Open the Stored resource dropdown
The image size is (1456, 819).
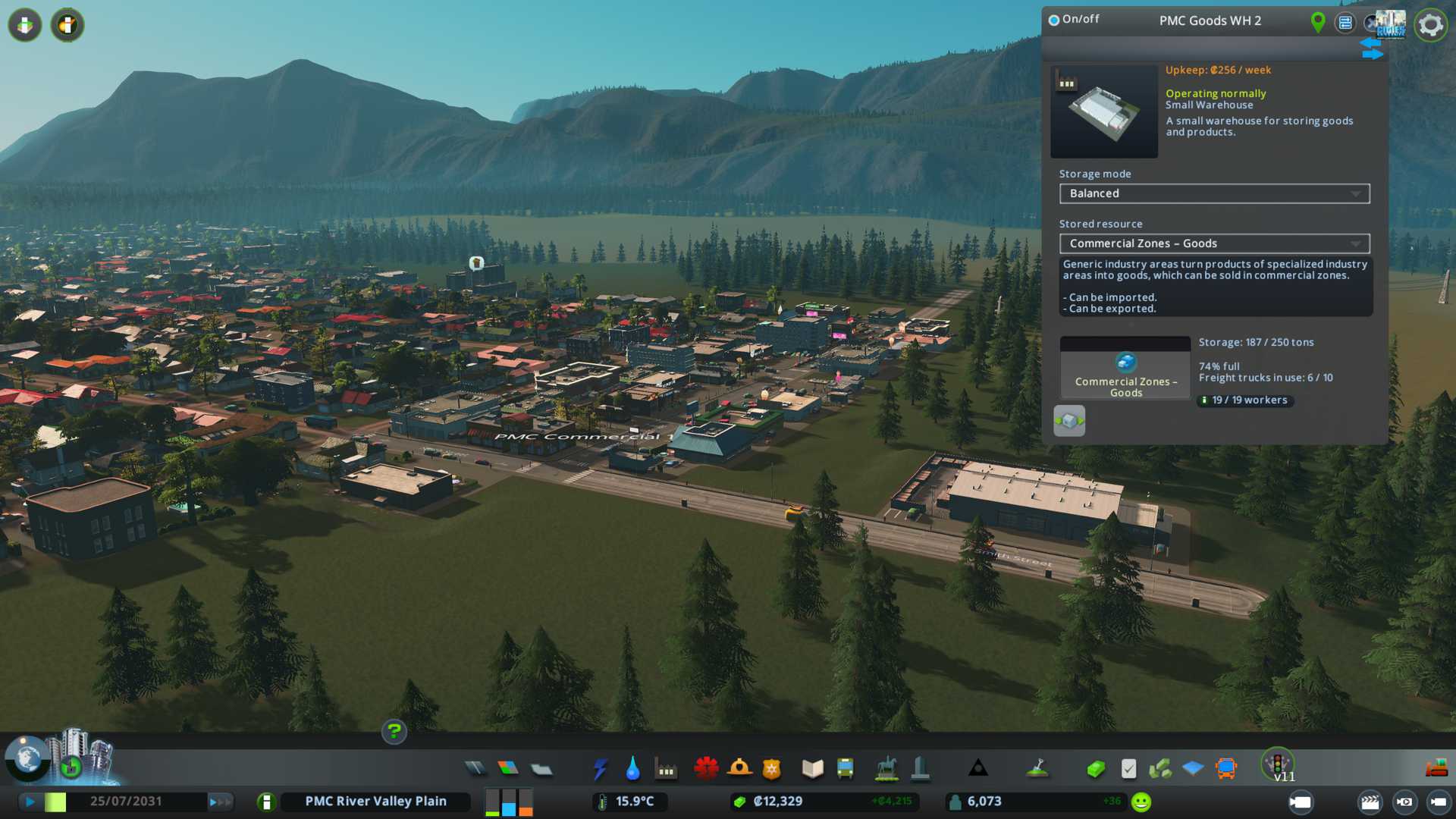1214,243
